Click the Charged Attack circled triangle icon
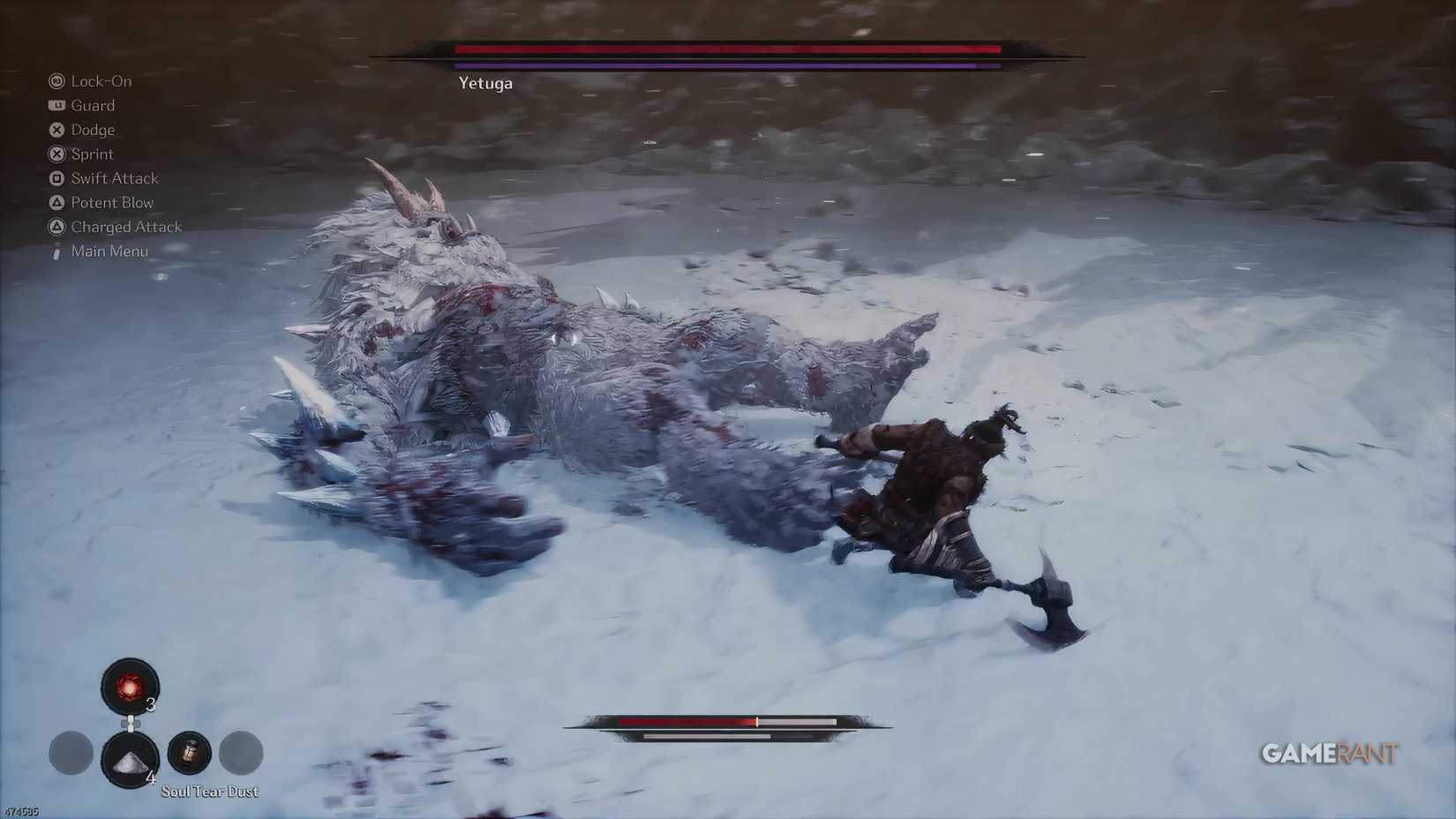1456x819 pixels. point(56,226)
